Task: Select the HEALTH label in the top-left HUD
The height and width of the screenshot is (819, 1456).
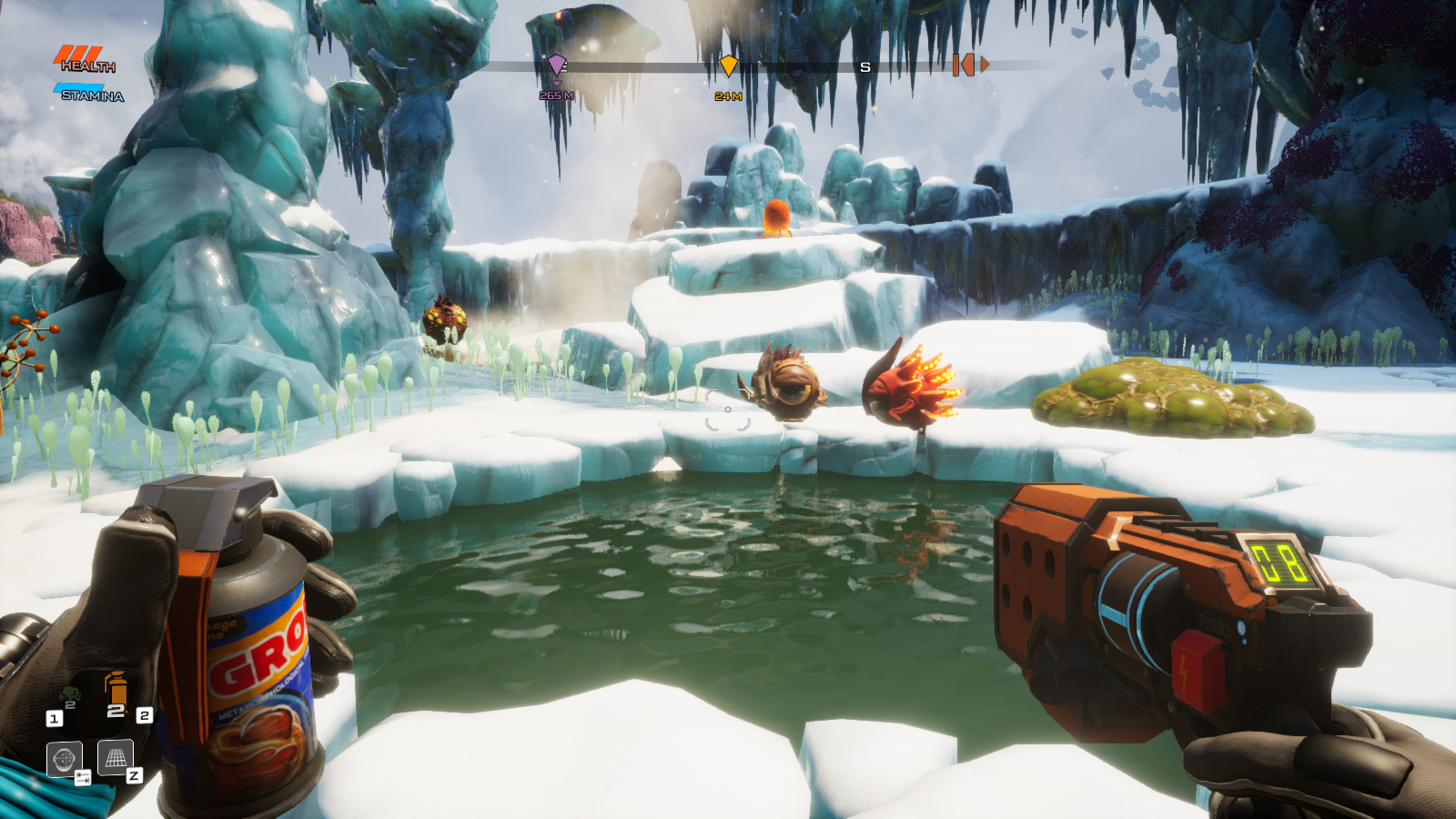Action: pyautogui.click(x=90, y=66)
